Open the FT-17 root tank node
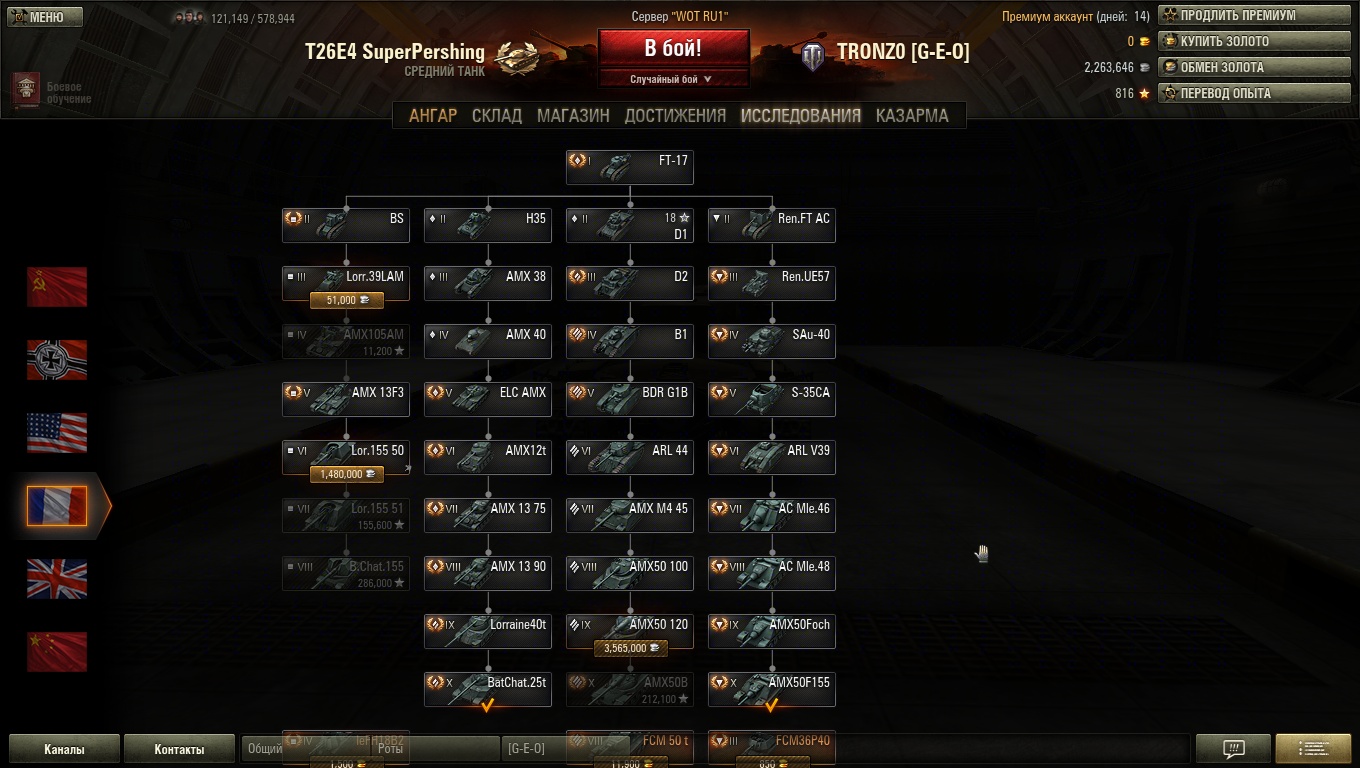The height and width of the screenshot is (768, 1360). (630, 166)
